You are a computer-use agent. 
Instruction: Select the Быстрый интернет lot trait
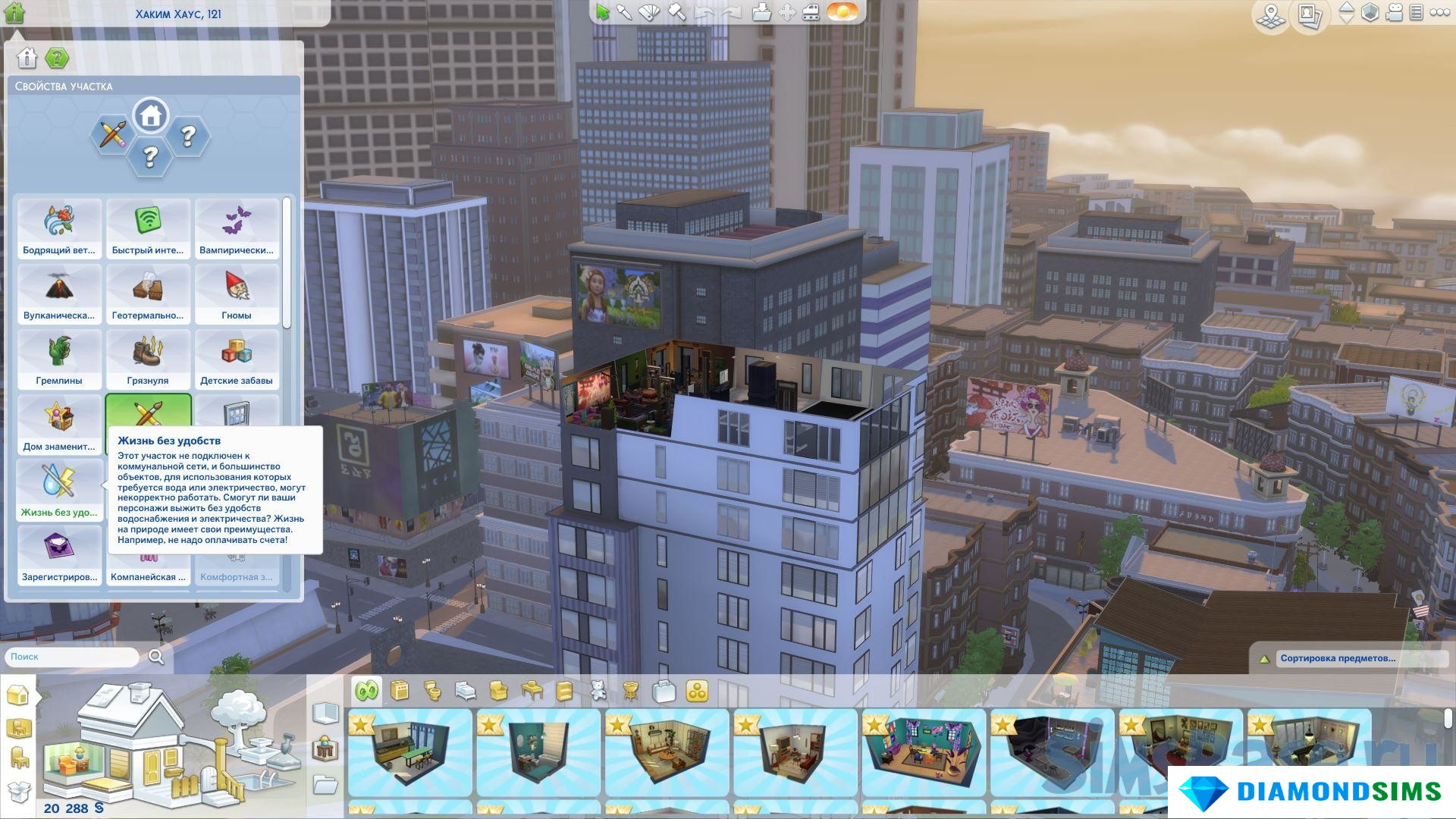pos(148,228)
